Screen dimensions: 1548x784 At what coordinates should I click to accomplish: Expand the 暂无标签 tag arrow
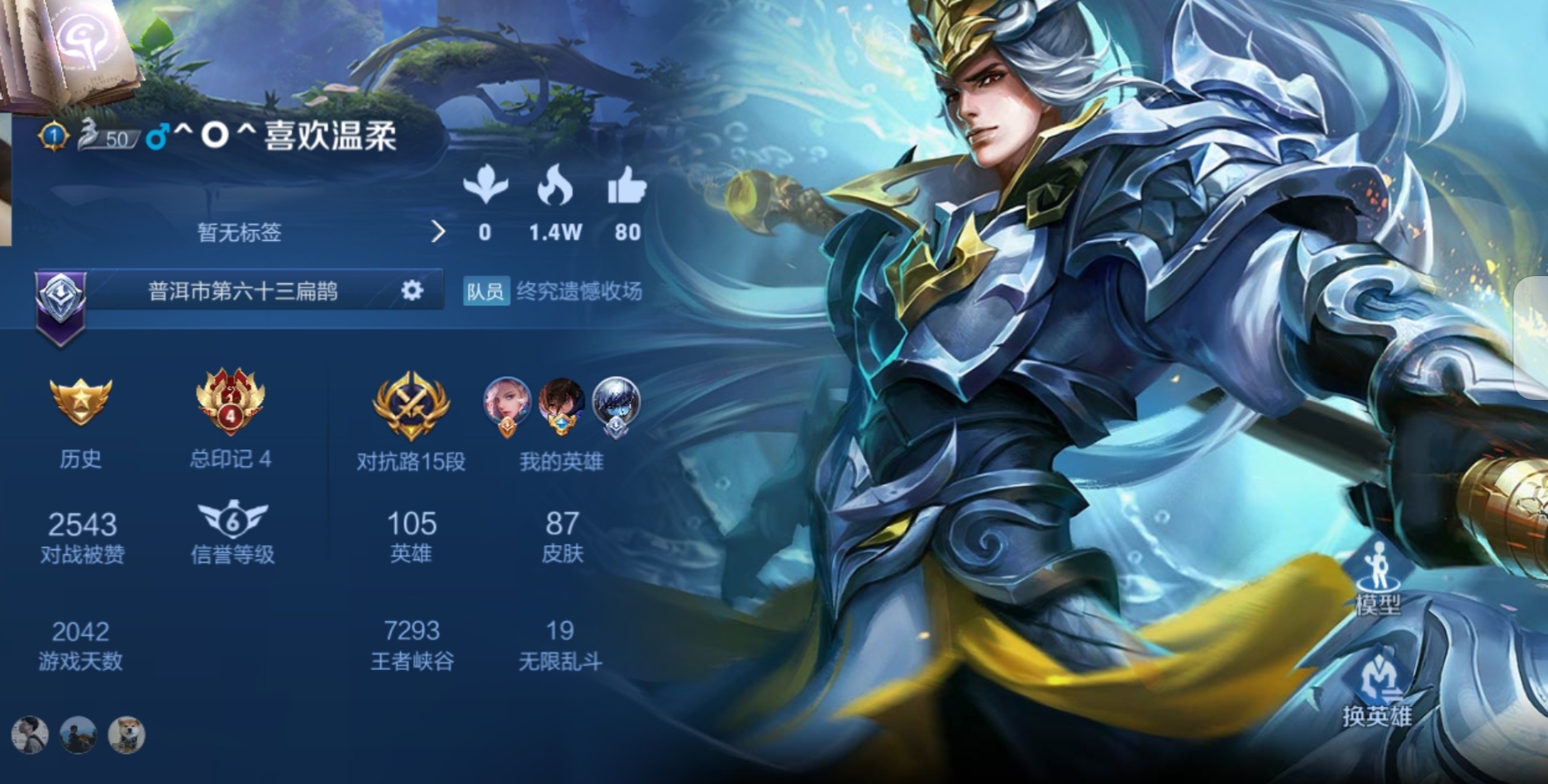[438, 232]
